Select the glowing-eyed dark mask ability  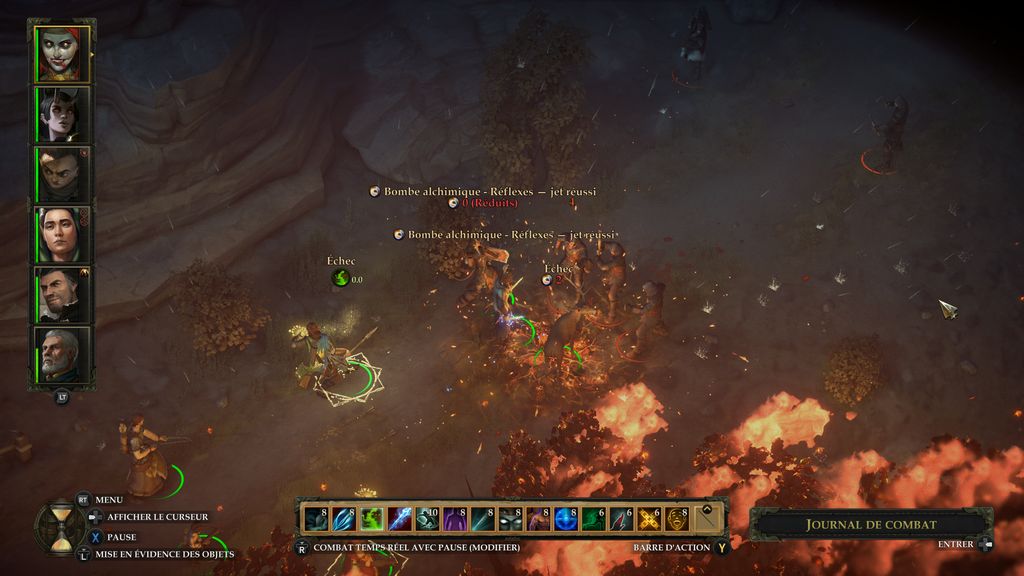511,519
